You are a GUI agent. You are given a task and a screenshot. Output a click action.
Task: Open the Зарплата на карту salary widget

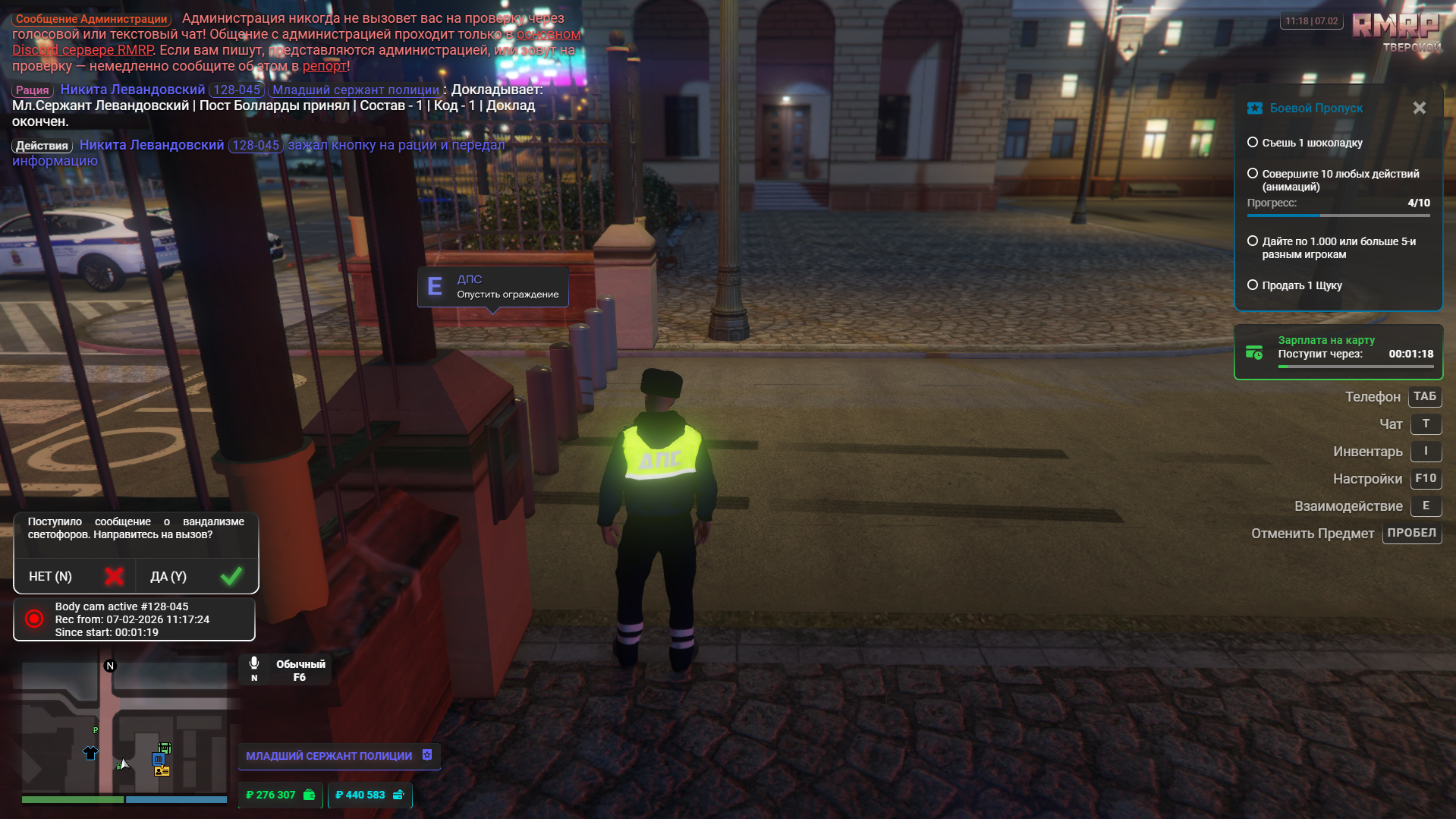(1338, 352)
